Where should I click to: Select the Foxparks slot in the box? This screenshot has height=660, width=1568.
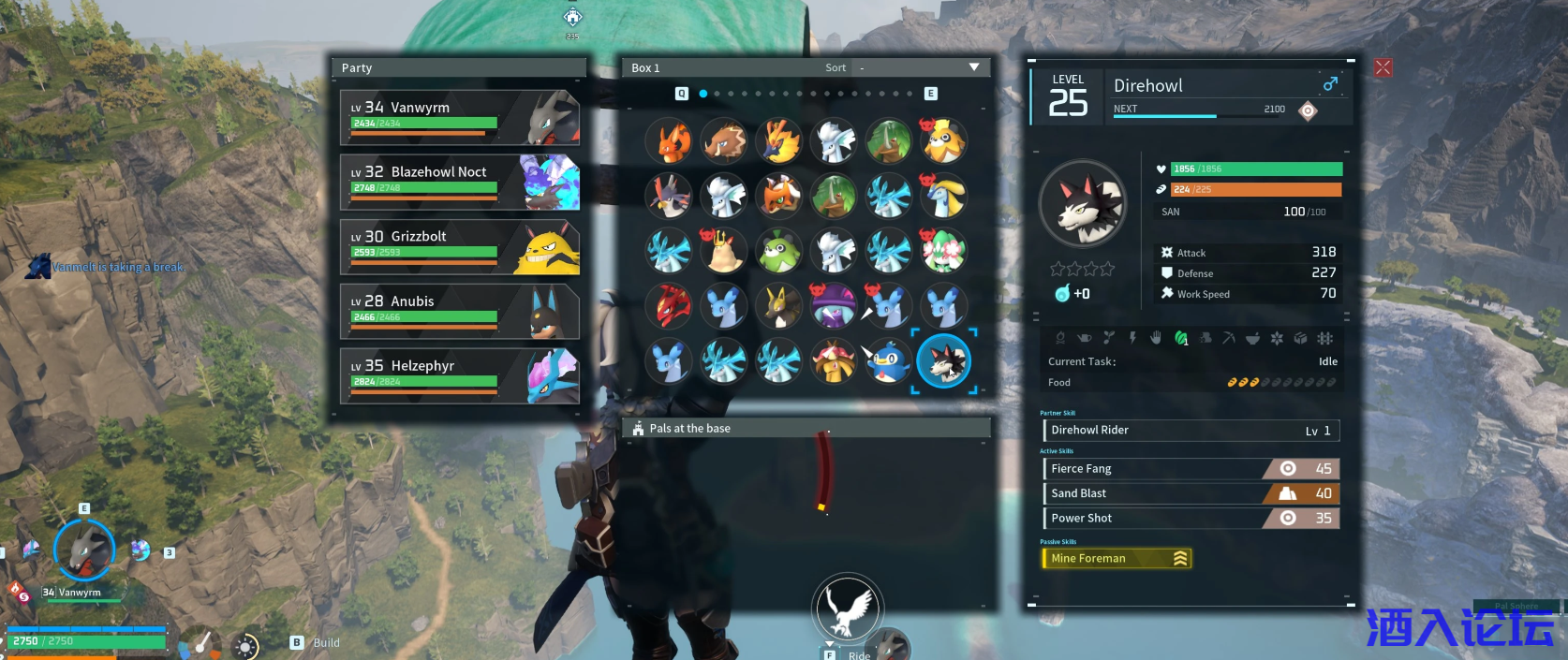click(669, 140)
